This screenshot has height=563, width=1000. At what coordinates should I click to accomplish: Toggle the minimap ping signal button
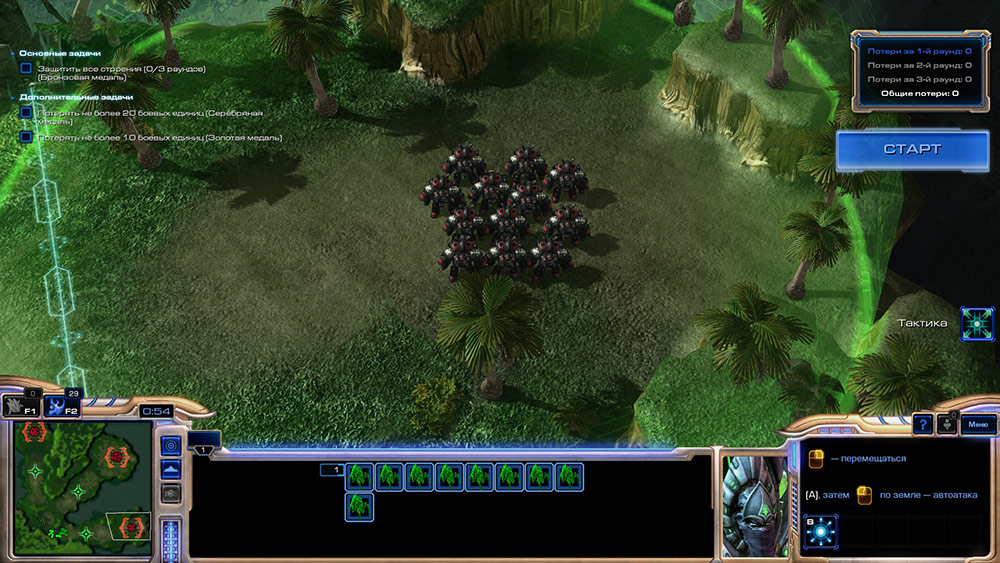pyautogui.click(x=171, y=445)
